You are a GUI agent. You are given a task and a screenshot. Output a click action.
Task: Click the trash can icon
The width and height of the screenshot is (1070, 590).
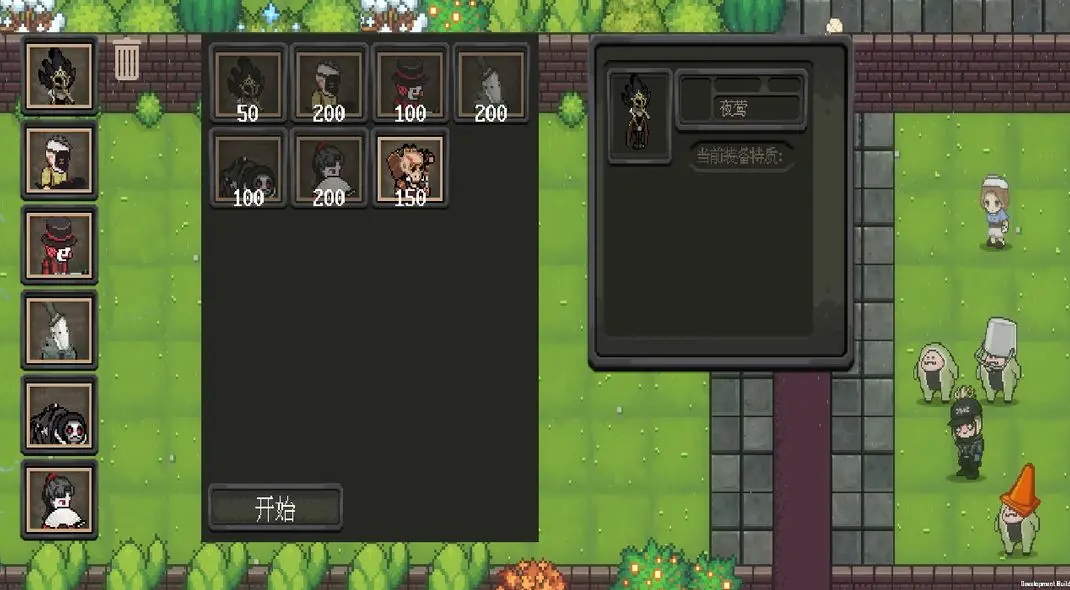click(127, 59)
